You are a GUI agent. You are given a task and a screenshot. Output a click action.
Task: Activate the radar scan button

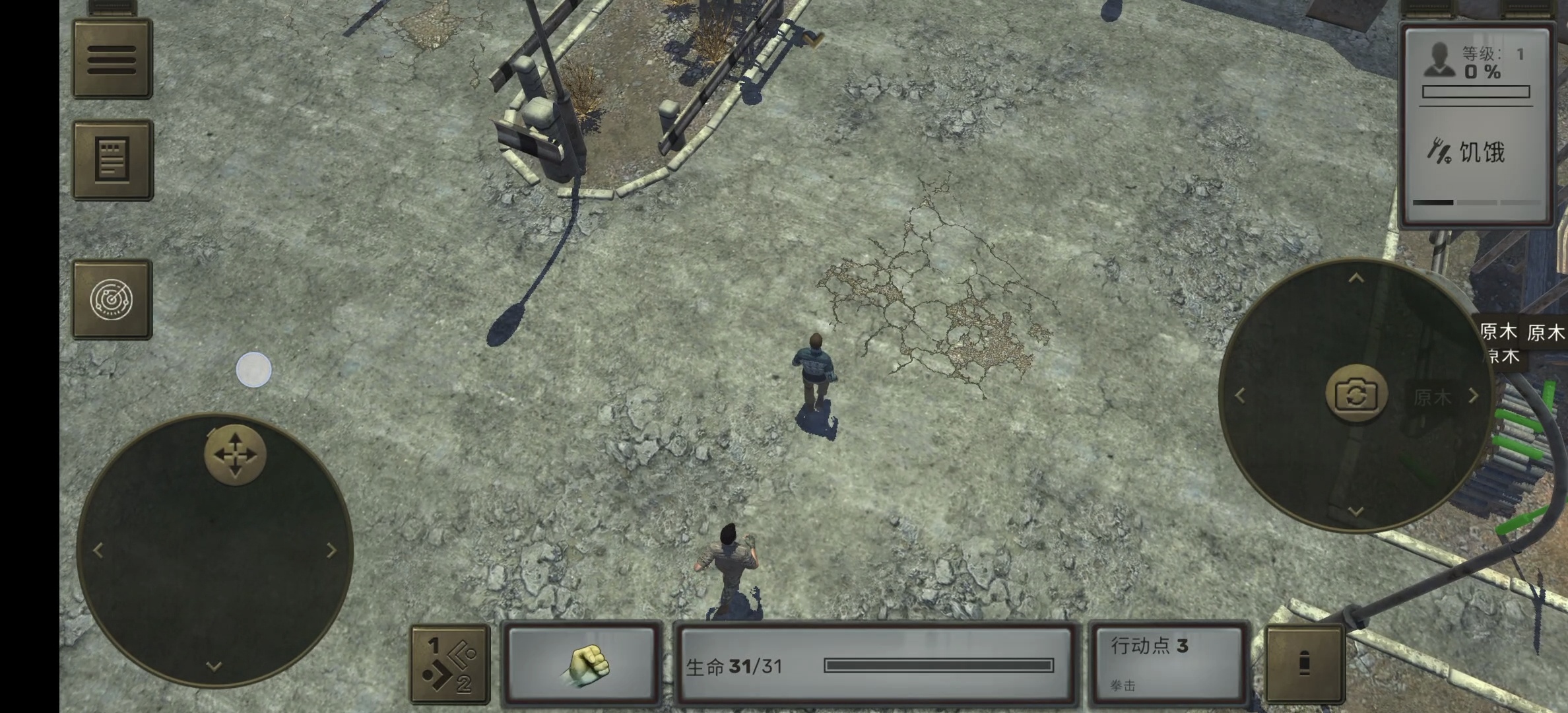(x=112, y=300)
